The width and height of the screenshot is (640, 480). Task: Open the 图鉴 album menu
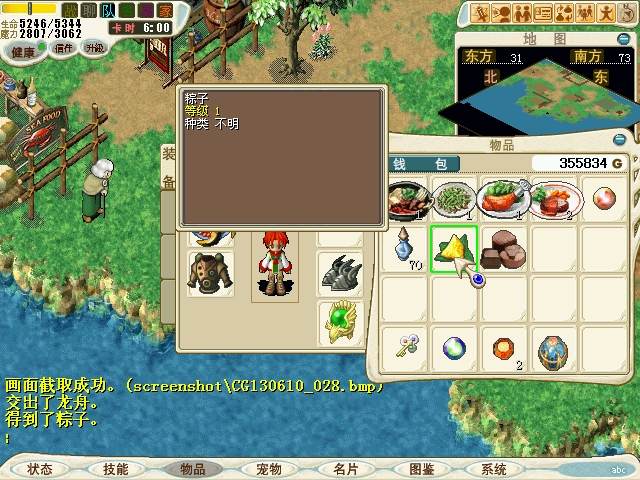[421, 469]
